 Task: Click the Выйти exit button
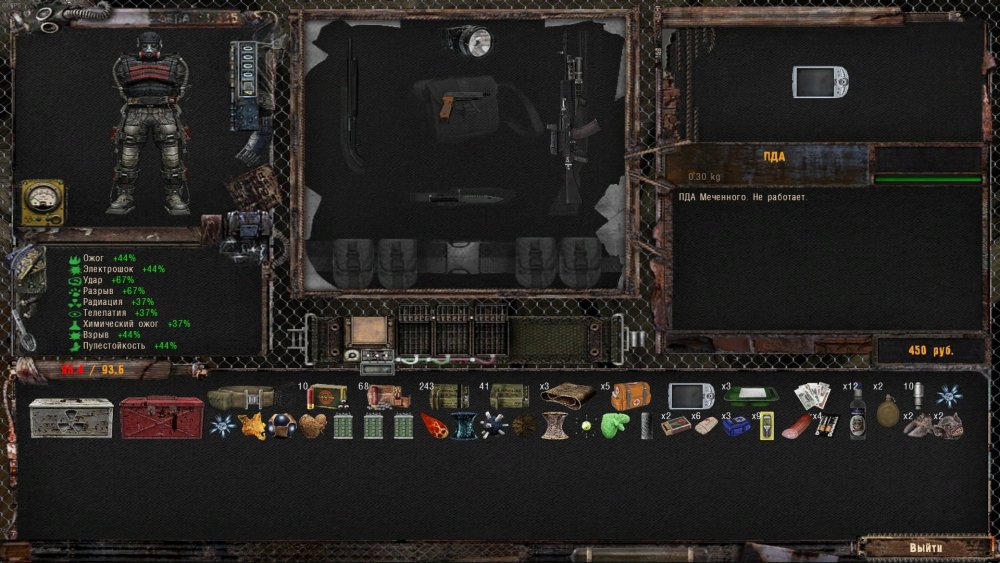tap(924, 548)
